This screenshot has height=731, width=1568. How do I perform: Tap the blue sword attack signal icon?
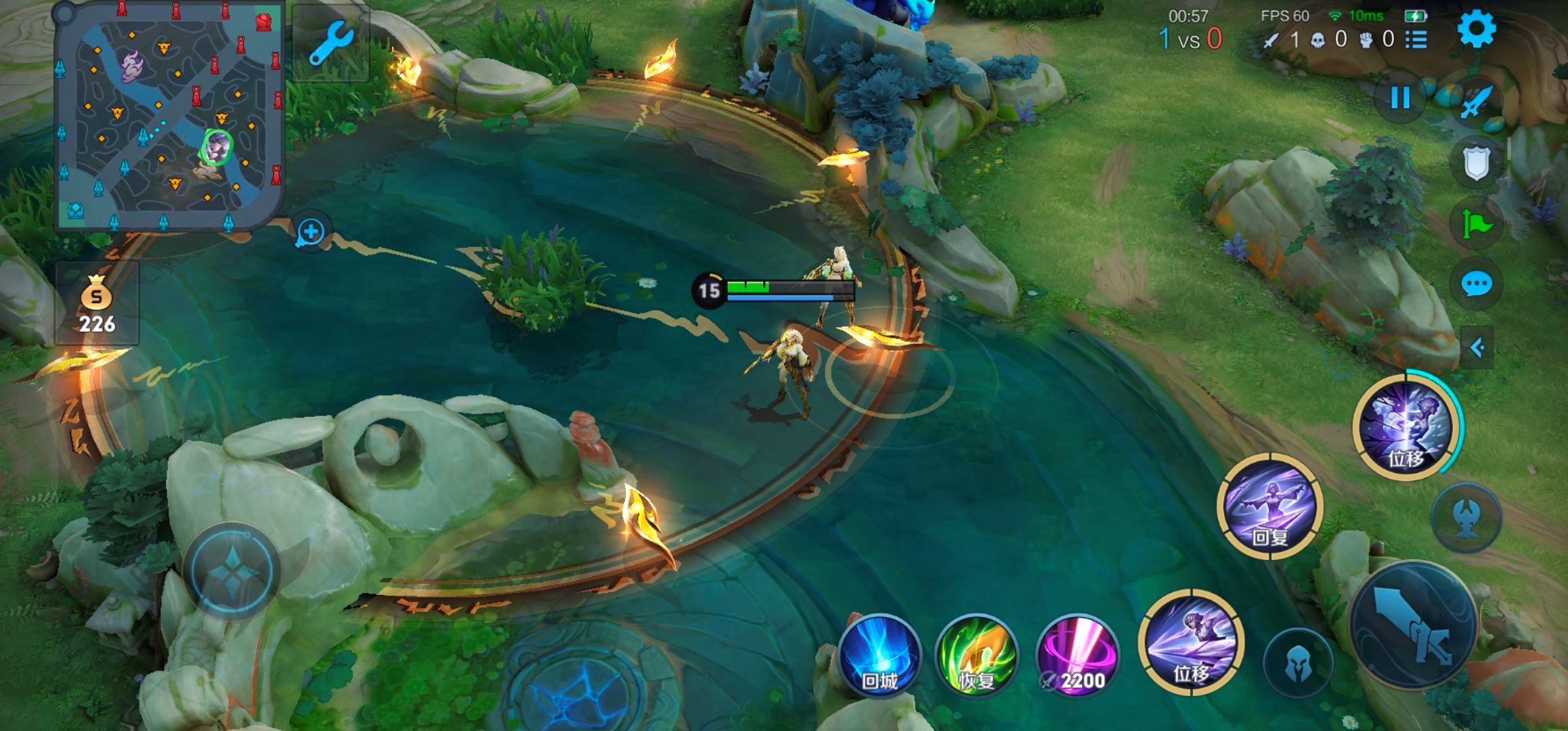pyautogui.click(x=1477, y=102)
